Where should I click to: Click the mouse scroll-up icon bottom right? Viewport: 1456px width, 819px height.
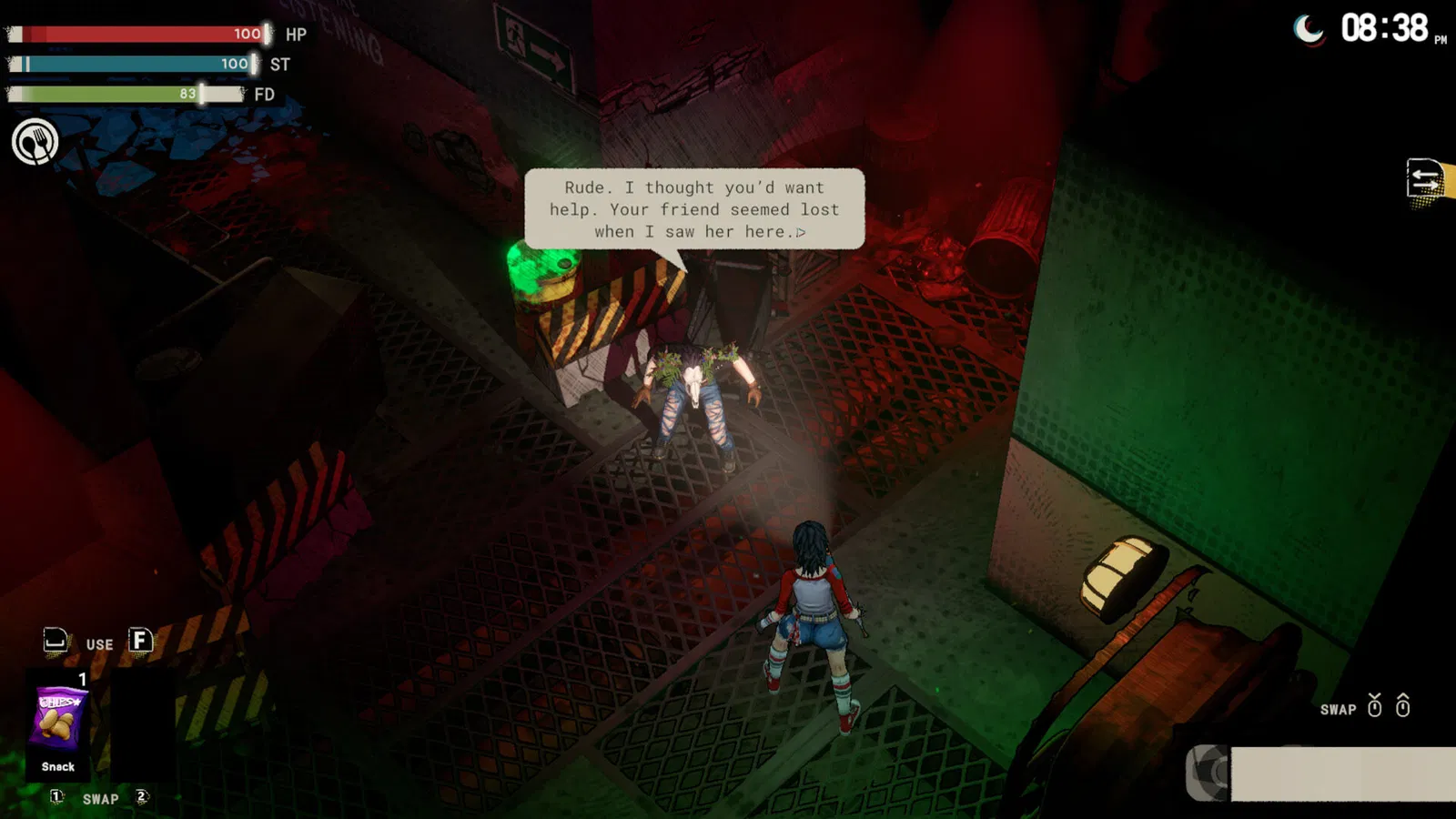click(1402, 706)
